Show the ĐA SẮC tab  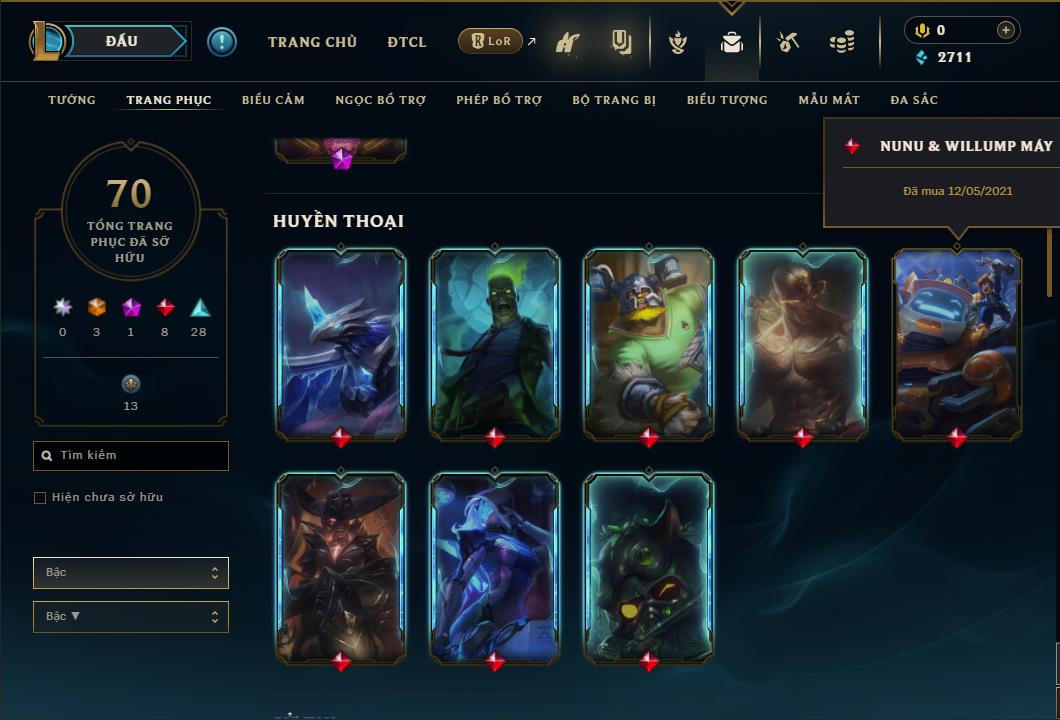914,100
